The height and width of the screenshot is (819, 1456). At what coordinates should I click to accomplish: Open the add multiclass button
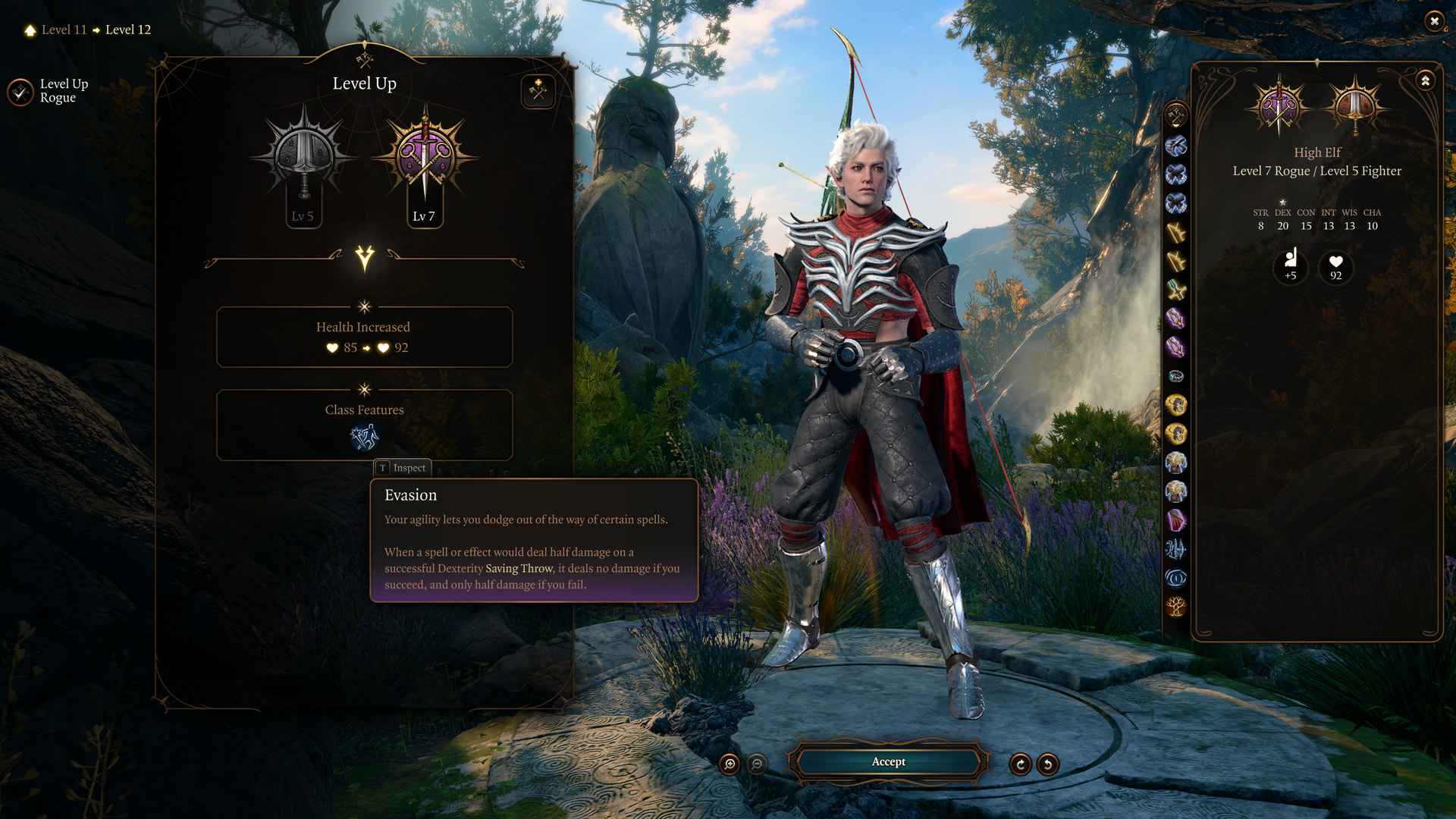coord(538,91)
